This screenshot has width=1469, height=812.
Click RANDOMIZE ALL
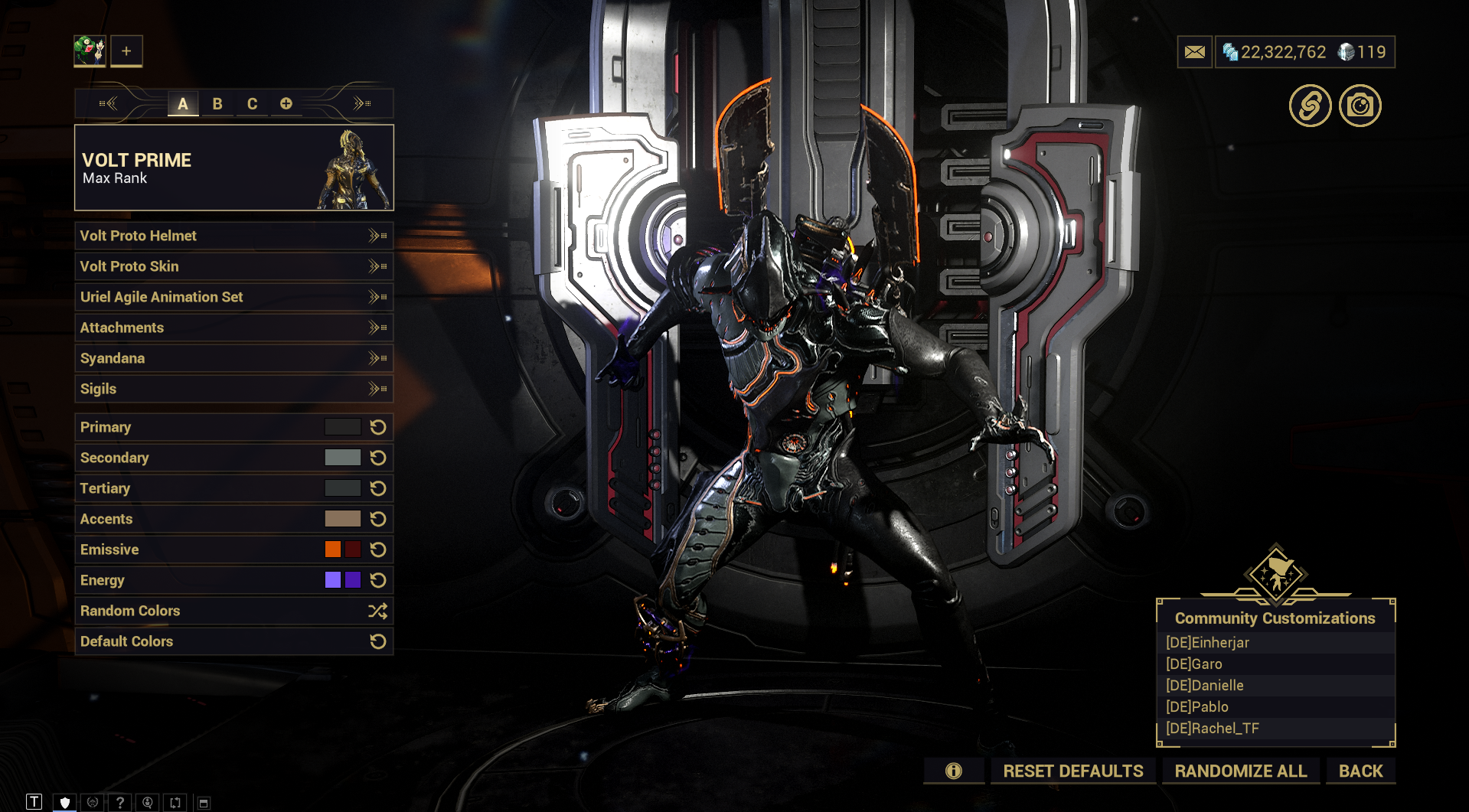coord(1240,771)
